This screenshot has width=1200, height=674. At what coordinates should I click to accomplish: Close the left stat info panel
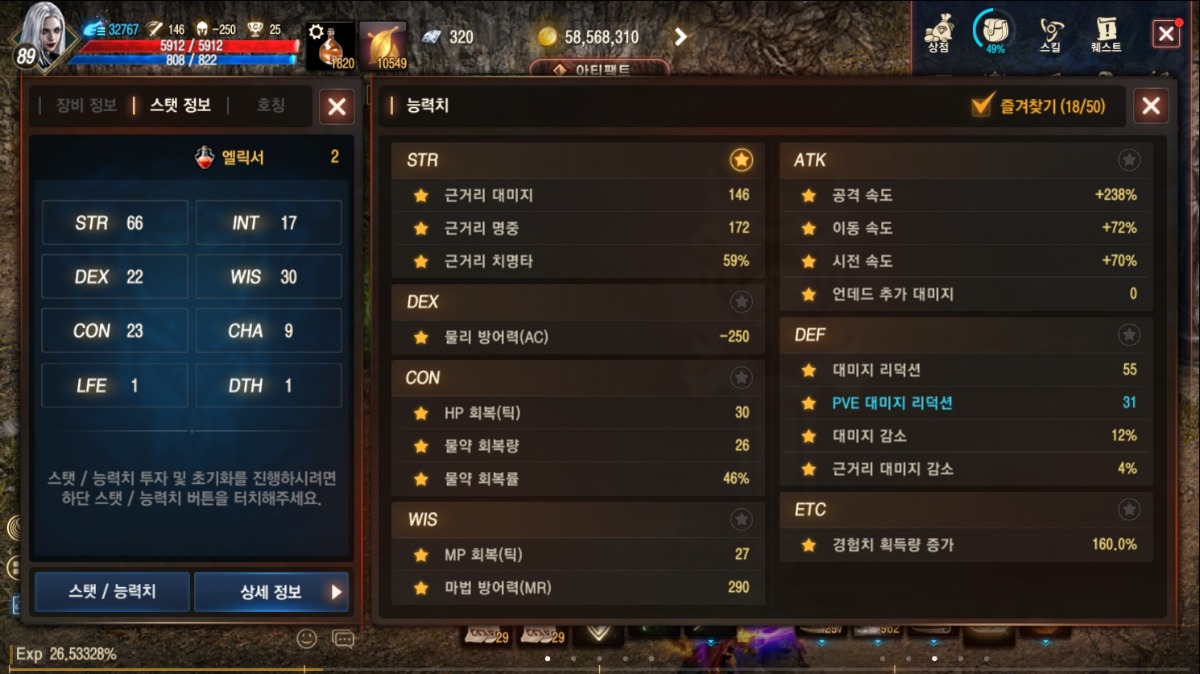click(337, 106)
